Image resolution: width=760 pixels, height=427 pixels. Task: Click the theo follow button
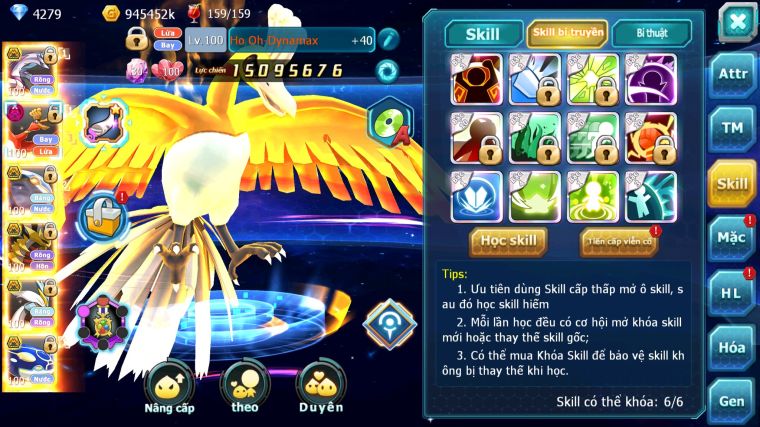(x=244, y=388)
